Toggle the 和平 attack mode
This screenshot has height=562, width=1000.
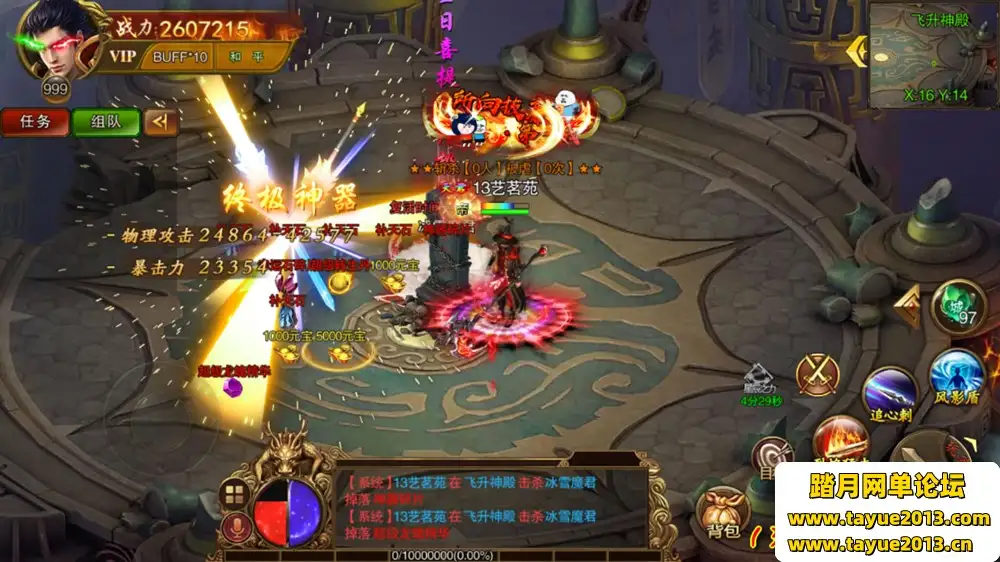[x=243, y=57]
